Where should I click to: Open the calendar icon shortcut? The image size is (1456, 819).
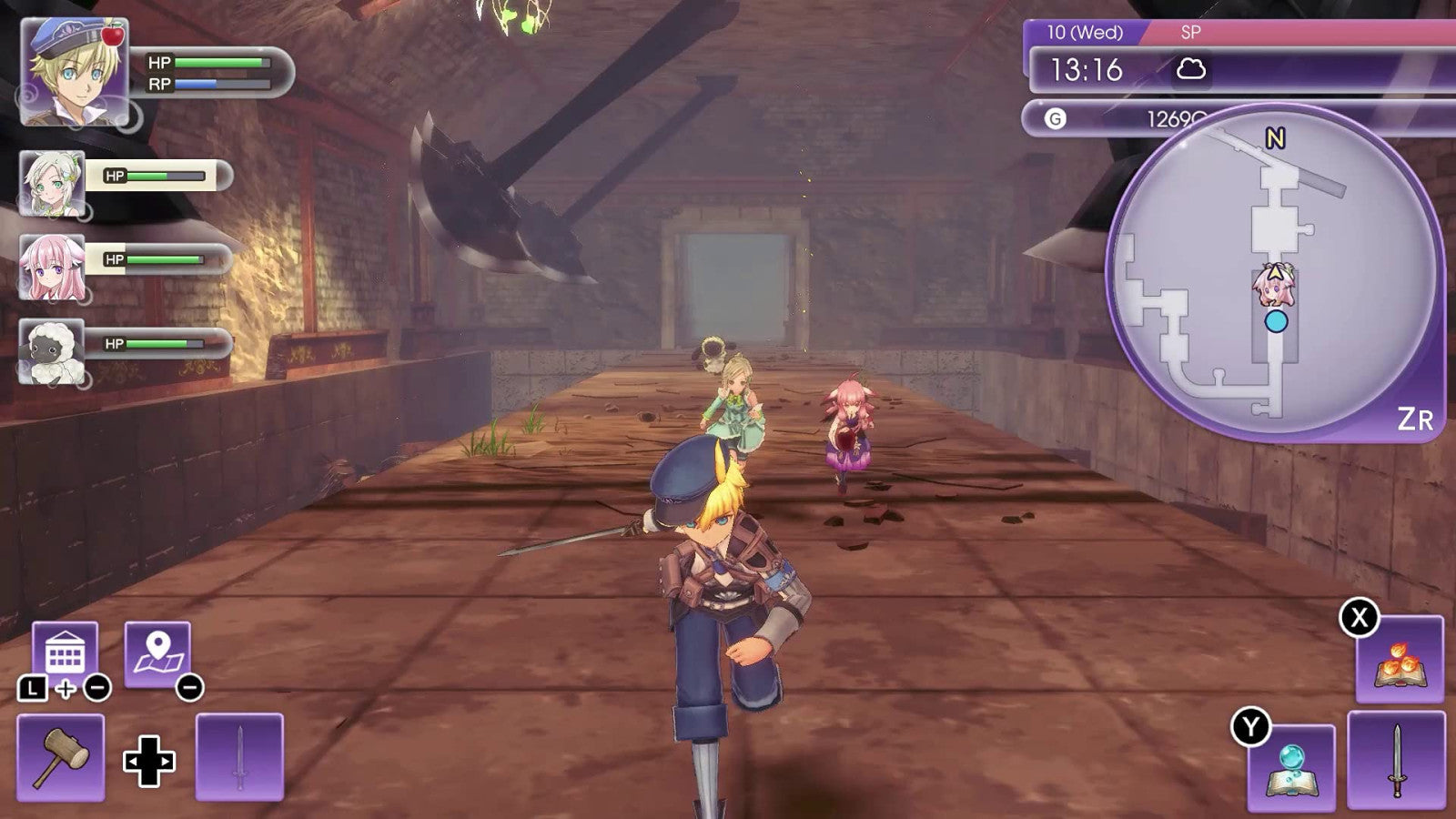65,653
